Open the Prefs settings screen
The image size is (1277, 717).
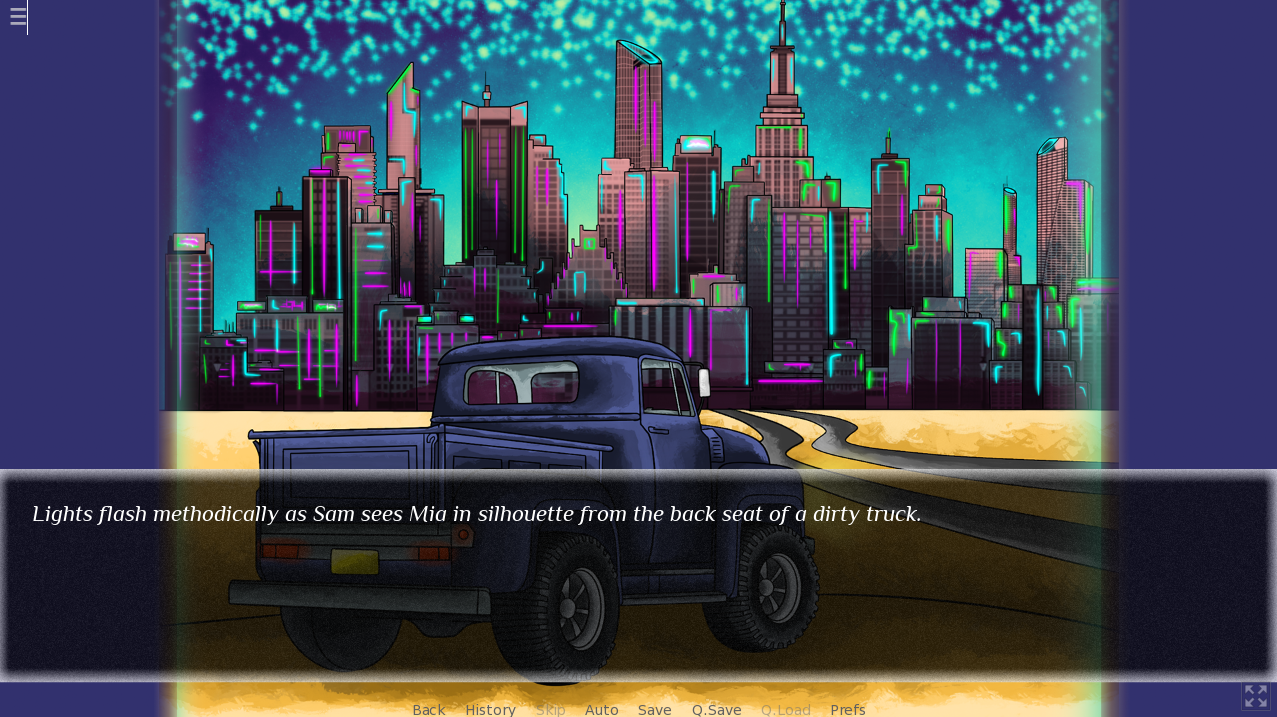click(847, 709)
